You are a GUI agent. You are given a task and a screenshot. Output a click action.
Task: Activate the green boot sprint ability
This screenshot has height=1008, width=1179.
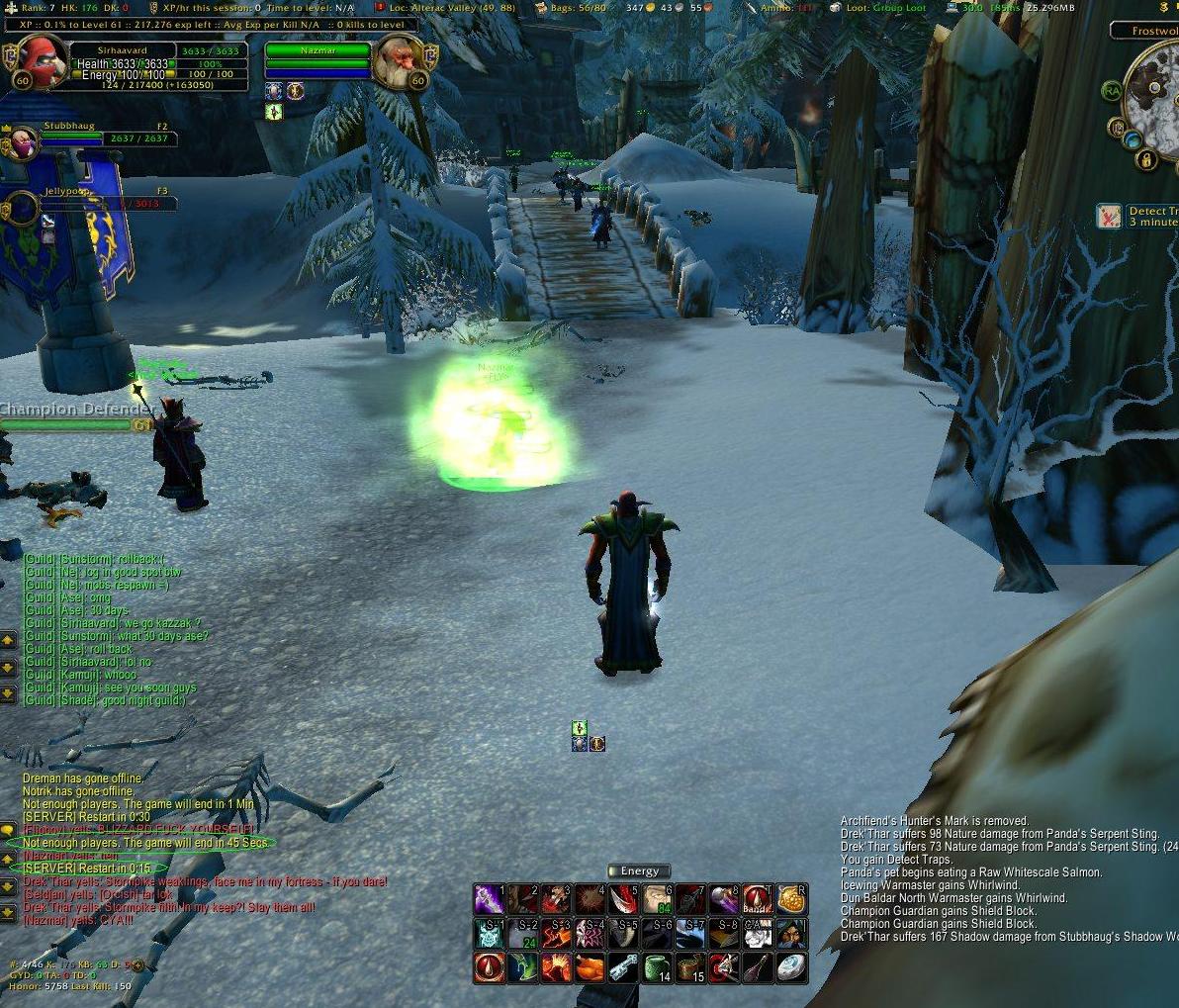tap(523, 967)
